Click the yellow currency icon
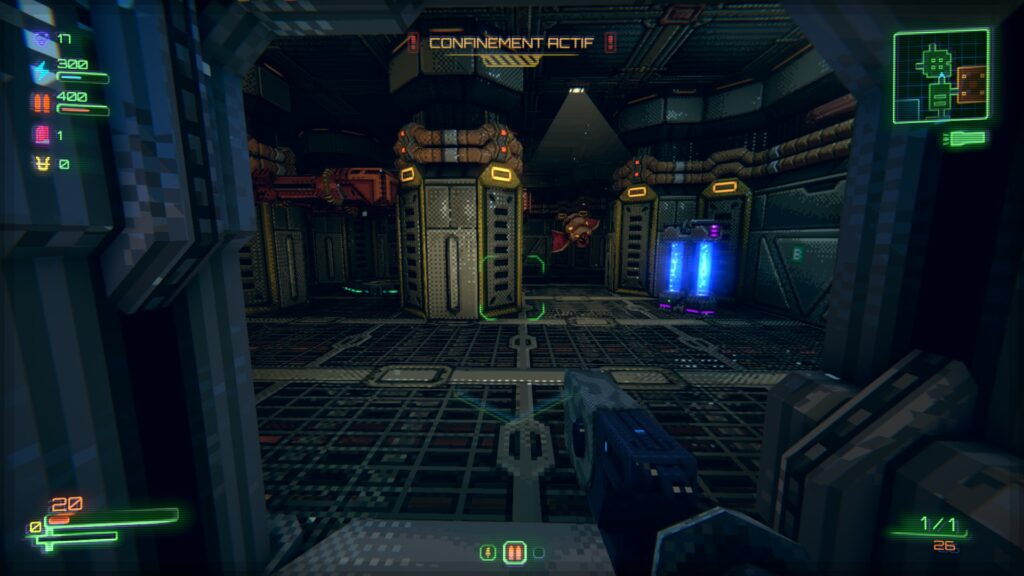Image resolution: width=1024 pixels, height=576 pixels. tap(42, 163)
